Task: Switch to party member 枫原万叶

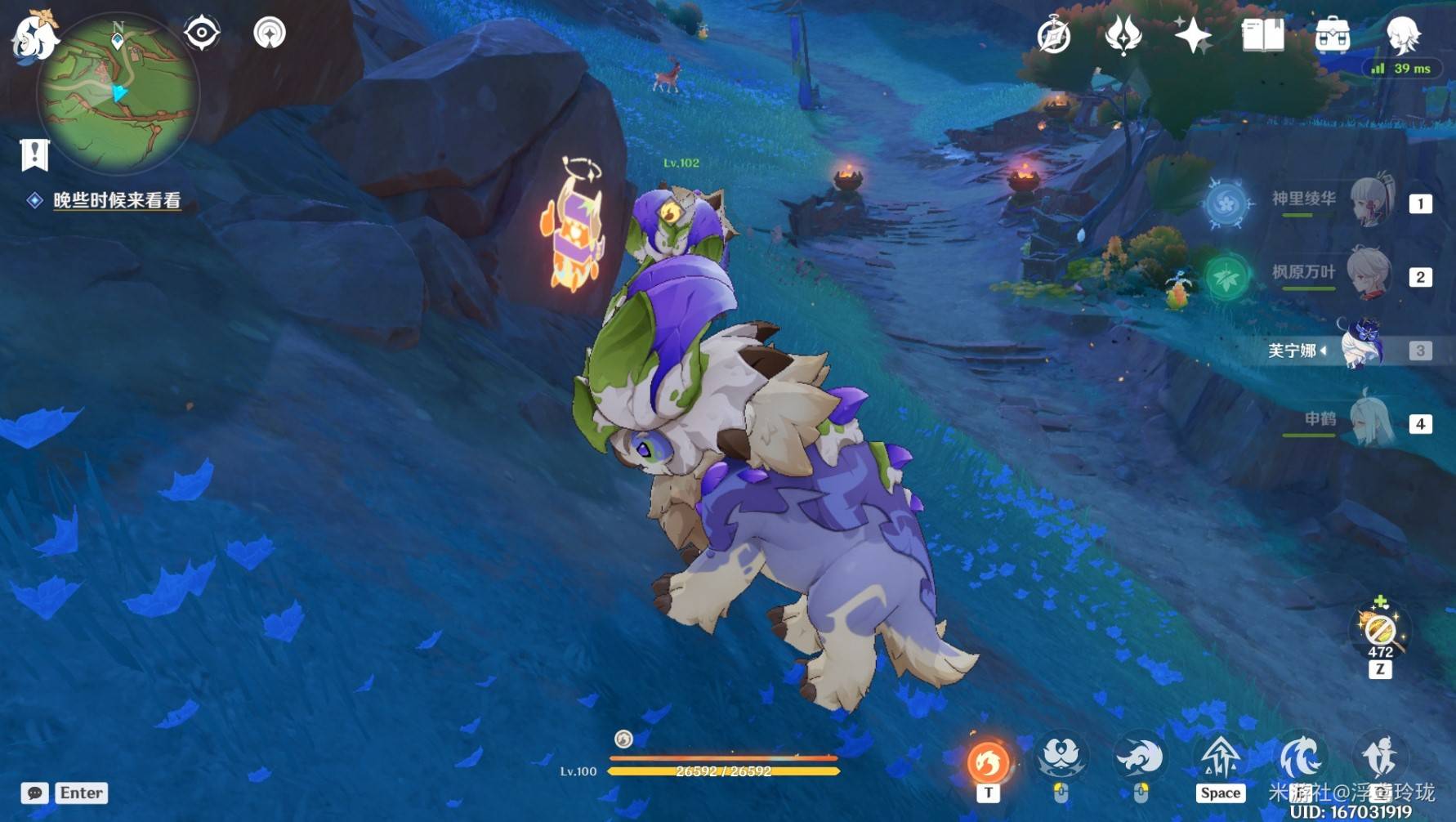Action: (x=1370, y=274)
